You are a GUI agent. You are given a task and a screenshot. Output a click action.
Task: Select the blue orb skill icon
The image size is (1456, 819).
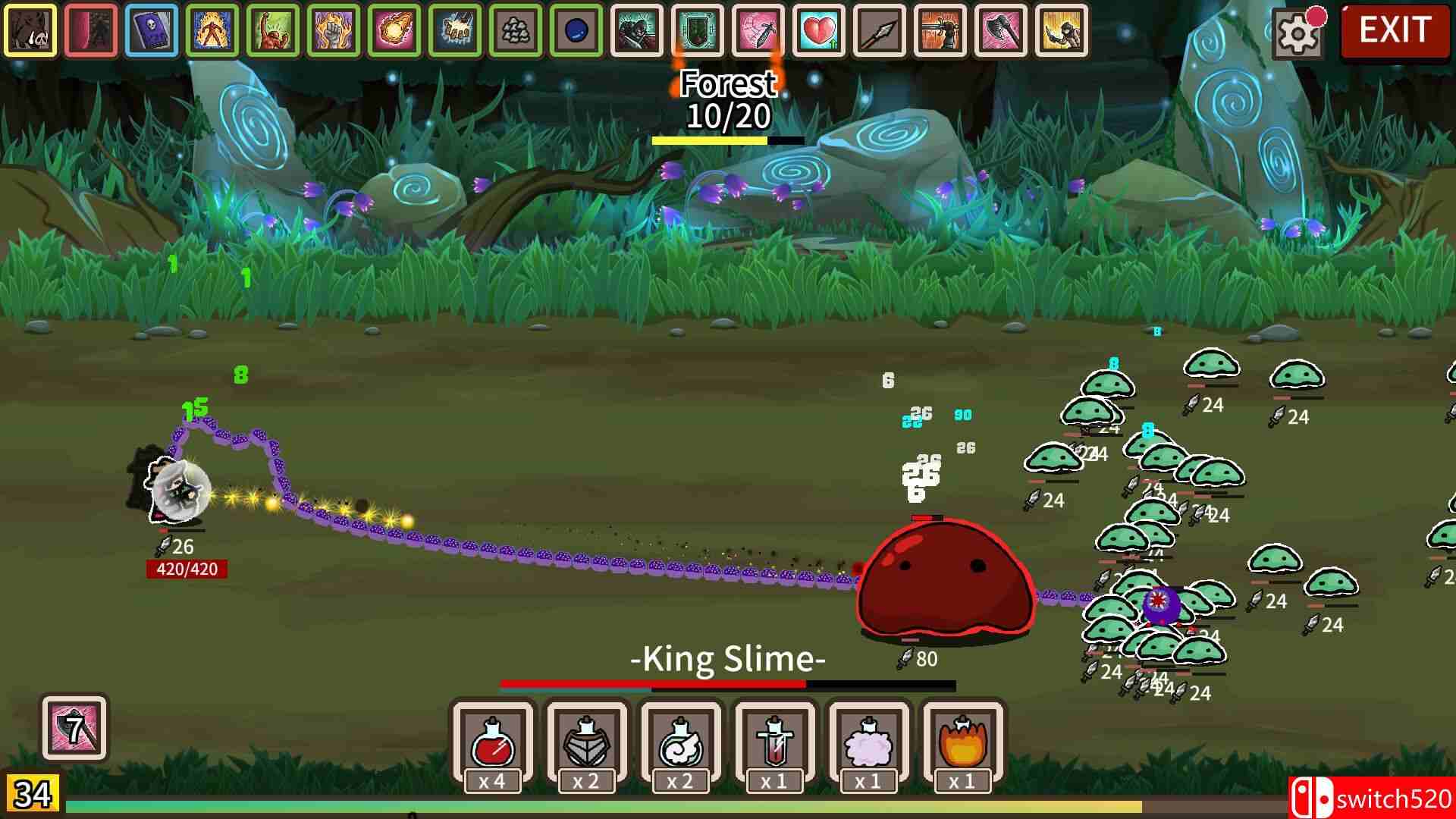point(576,31)
